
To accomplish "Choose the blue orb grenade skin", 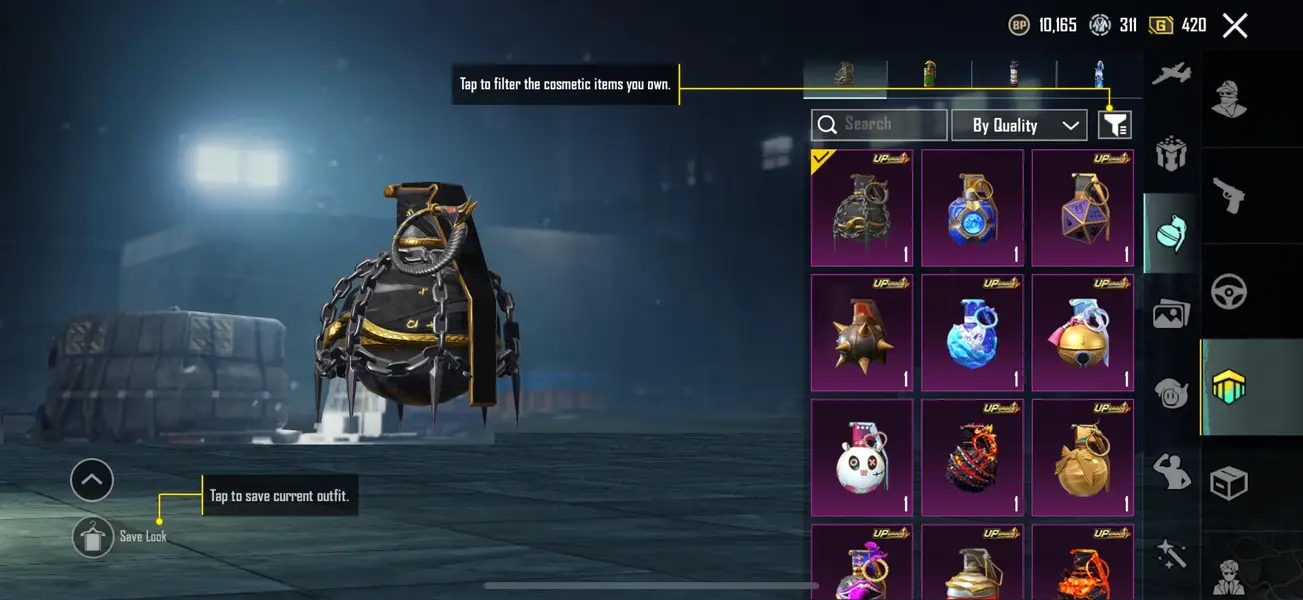I will click(972, 208).
